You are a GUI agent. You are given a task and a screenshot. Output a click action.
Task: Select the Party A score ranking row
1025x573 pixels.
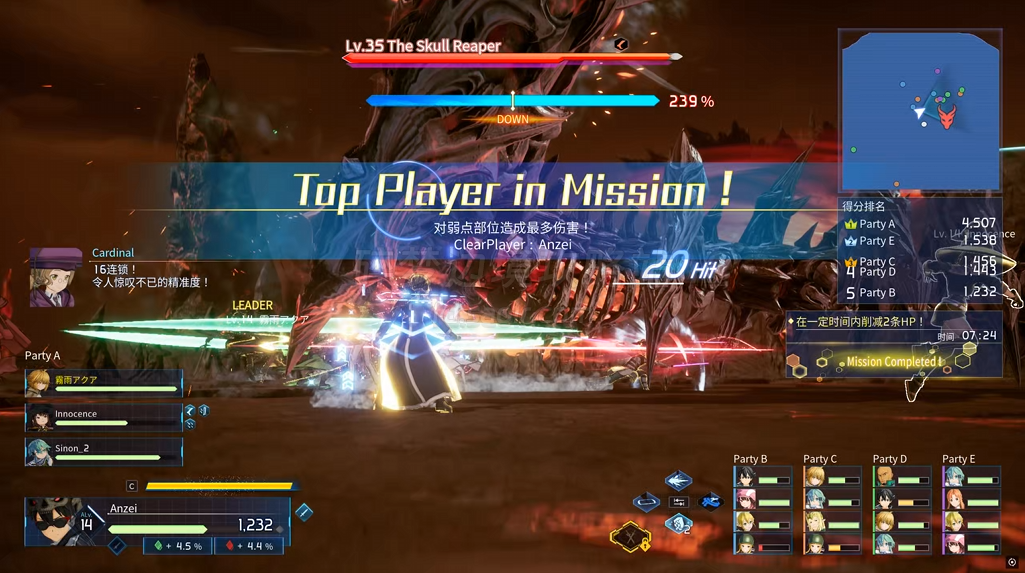pos(920,224)
